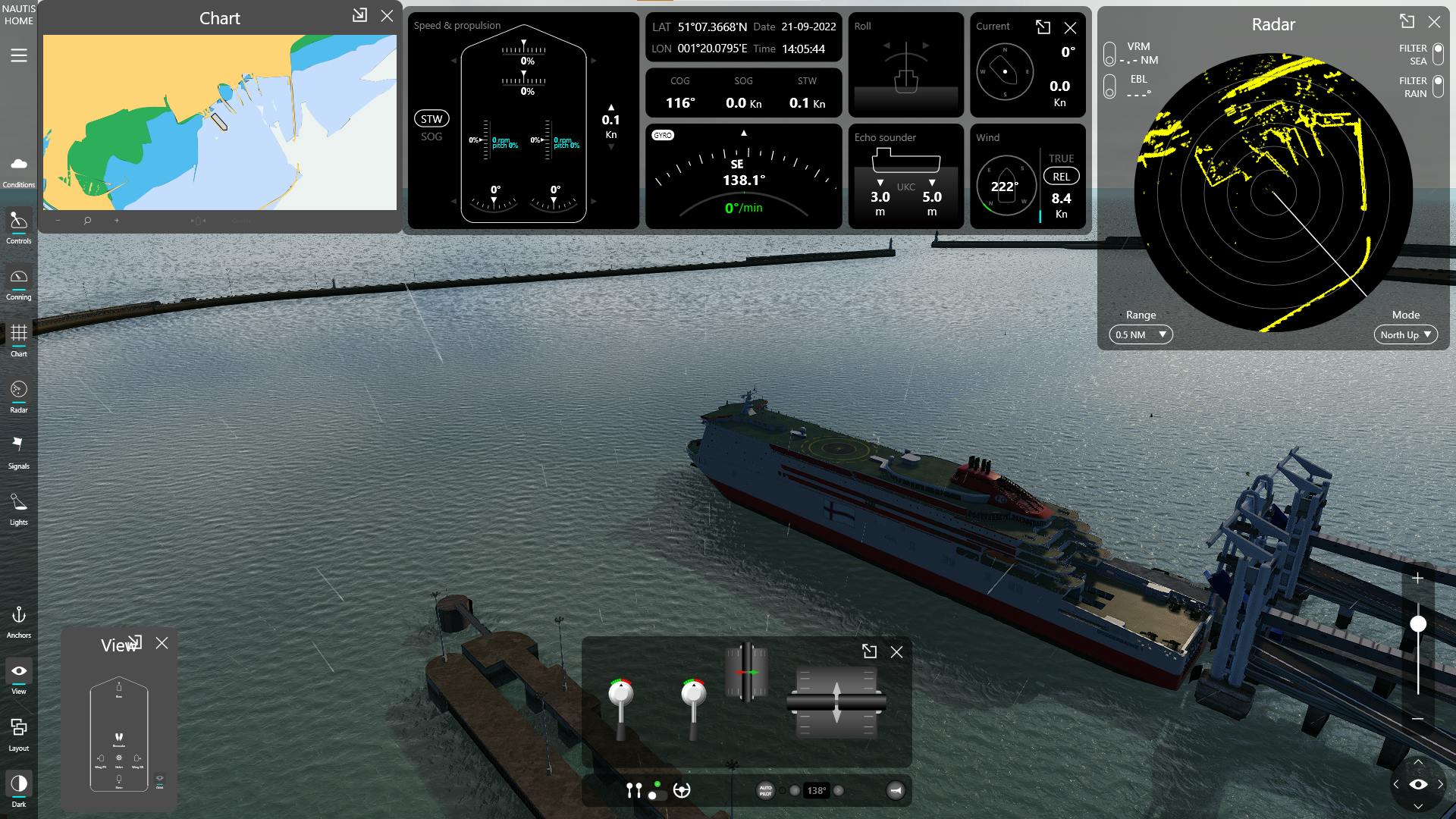Zoom in on the chart with plus

(x=117, y=221)
